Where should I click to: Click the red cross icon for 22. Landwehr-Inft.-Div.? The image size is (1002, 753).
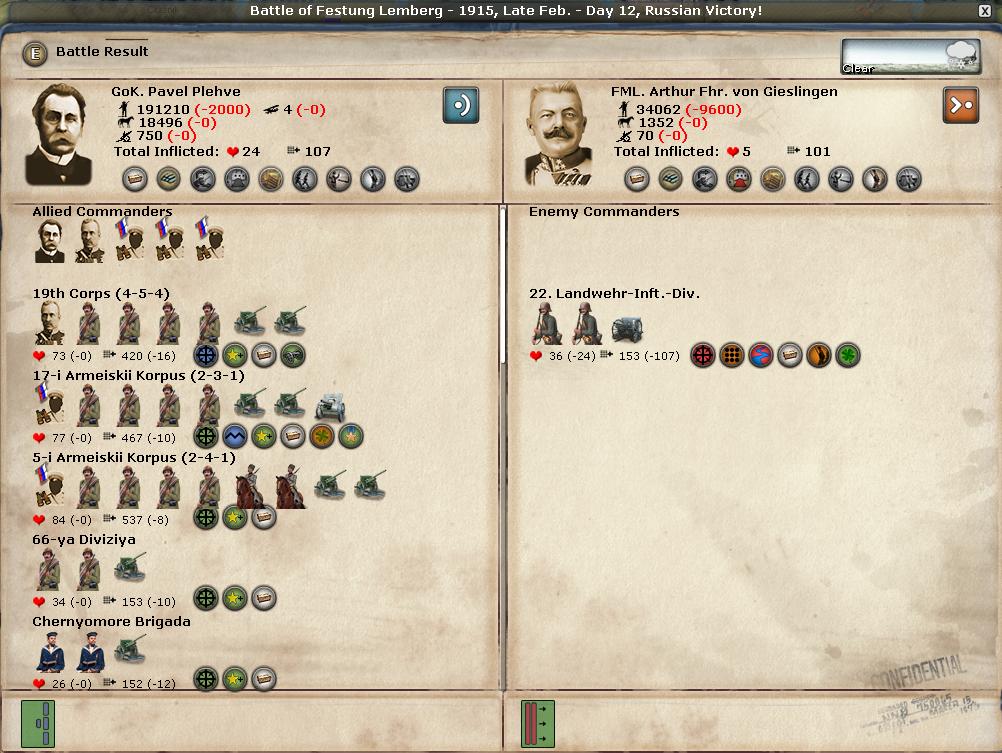703,355
